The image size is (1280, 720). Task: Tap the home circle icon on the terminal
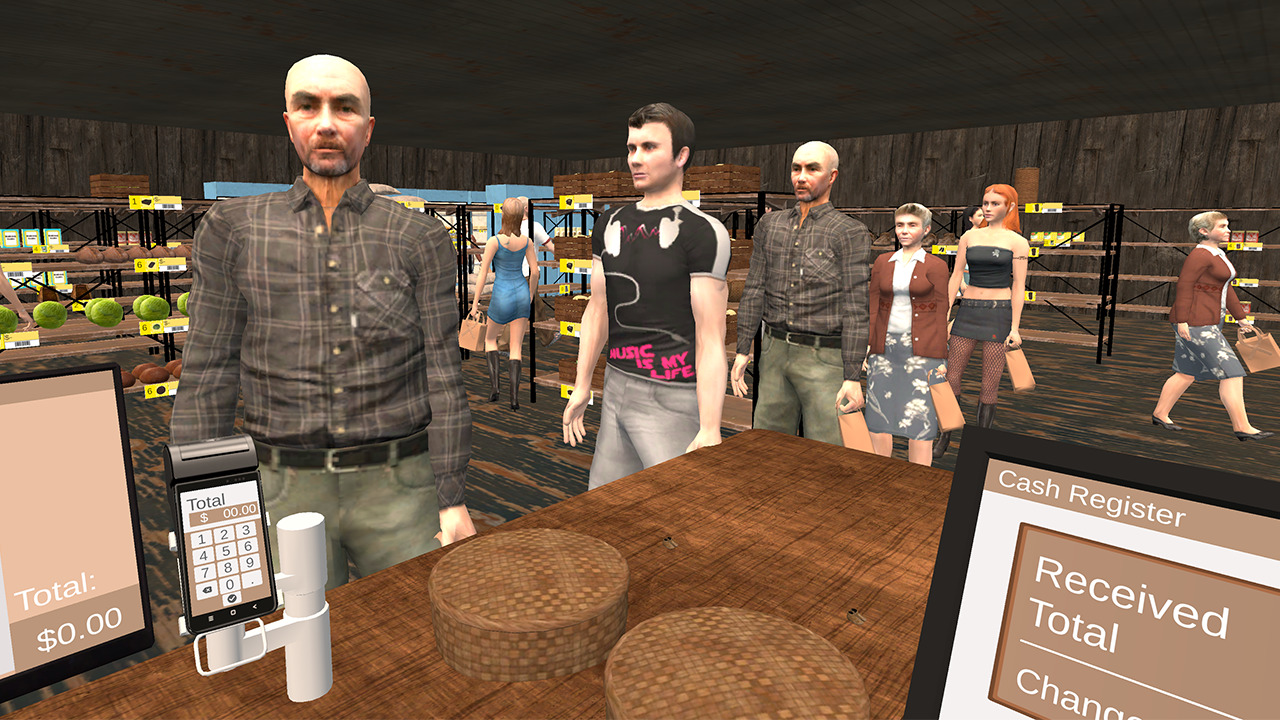(x=231, y=611)
